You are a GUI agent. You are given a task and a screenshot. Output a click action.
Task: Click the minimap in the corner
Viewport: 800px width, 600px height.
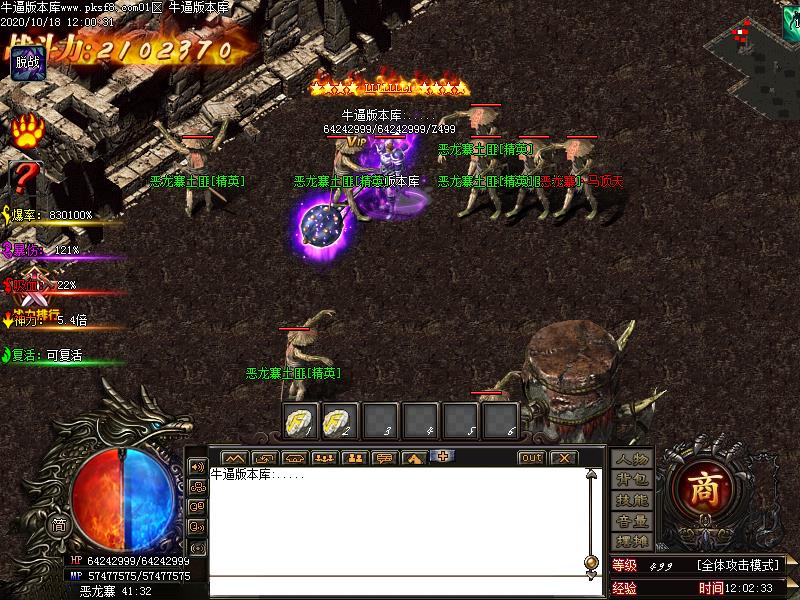coord(757,40)
